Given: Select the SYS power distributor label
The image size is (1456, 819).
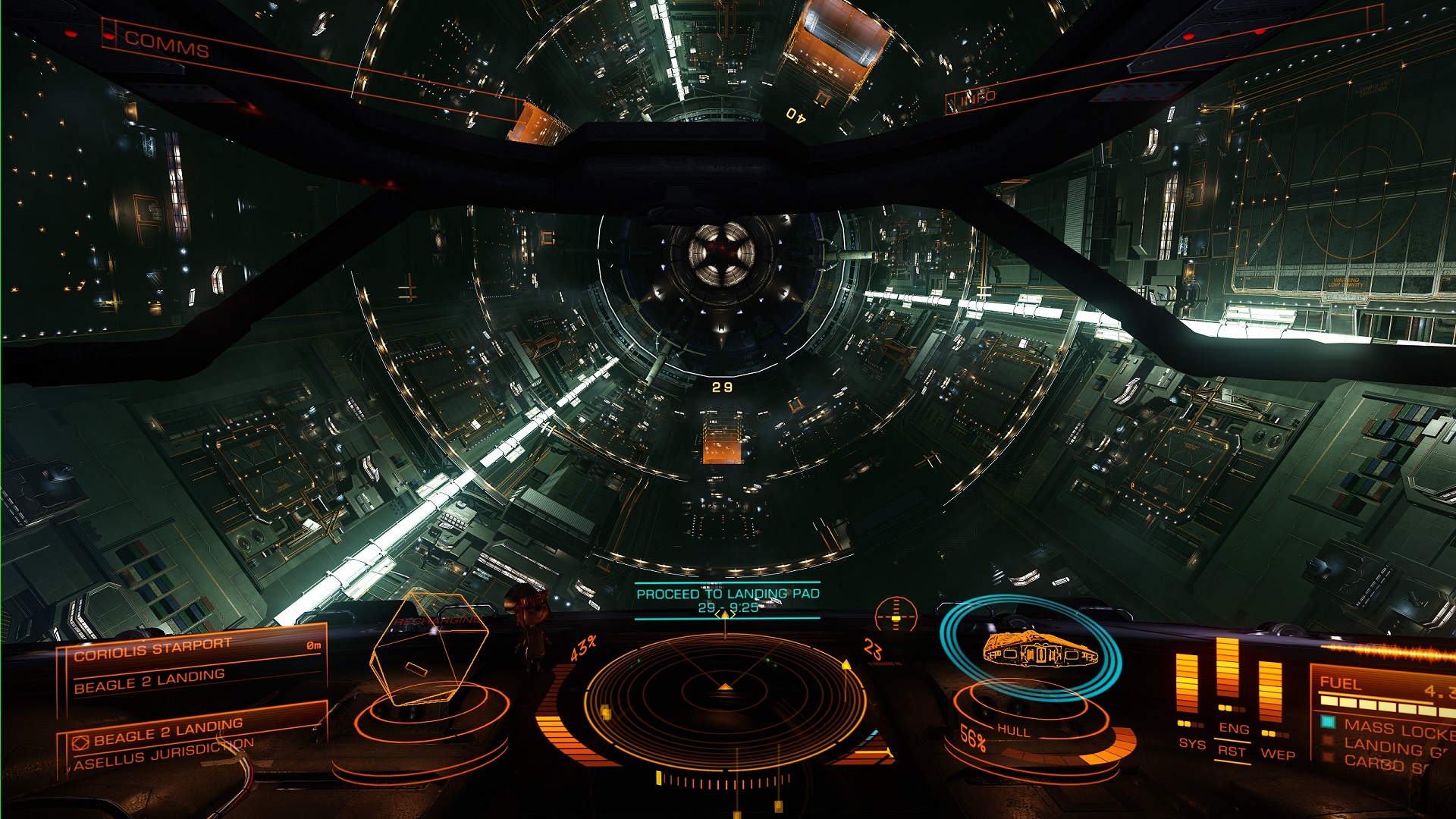Looking at the screenshot, I should 1192,744.
